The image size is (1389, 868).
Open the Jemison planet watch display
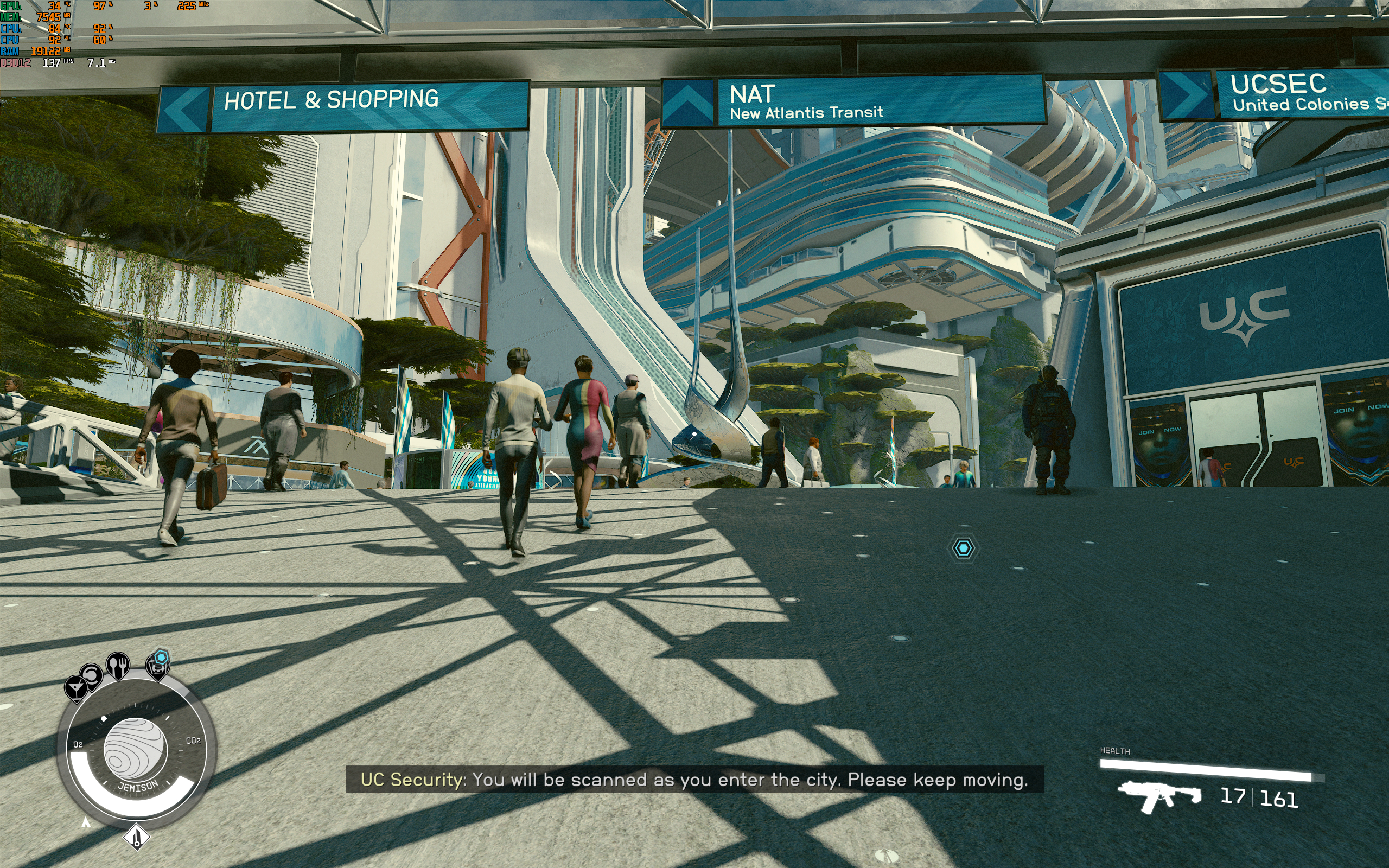pos(136,749)
